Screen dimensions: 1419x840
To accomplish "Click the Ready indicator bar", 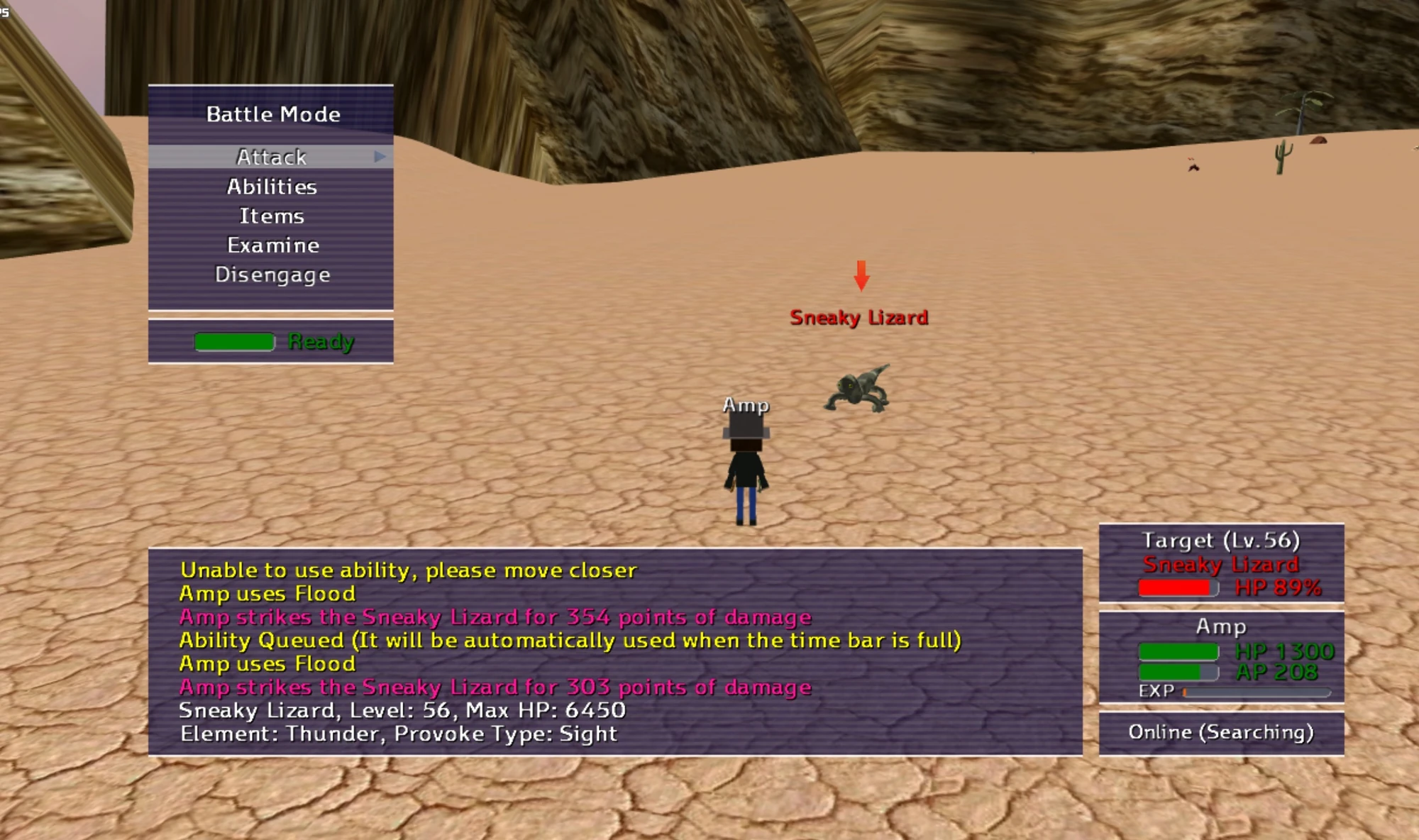I will pos(236,343).
